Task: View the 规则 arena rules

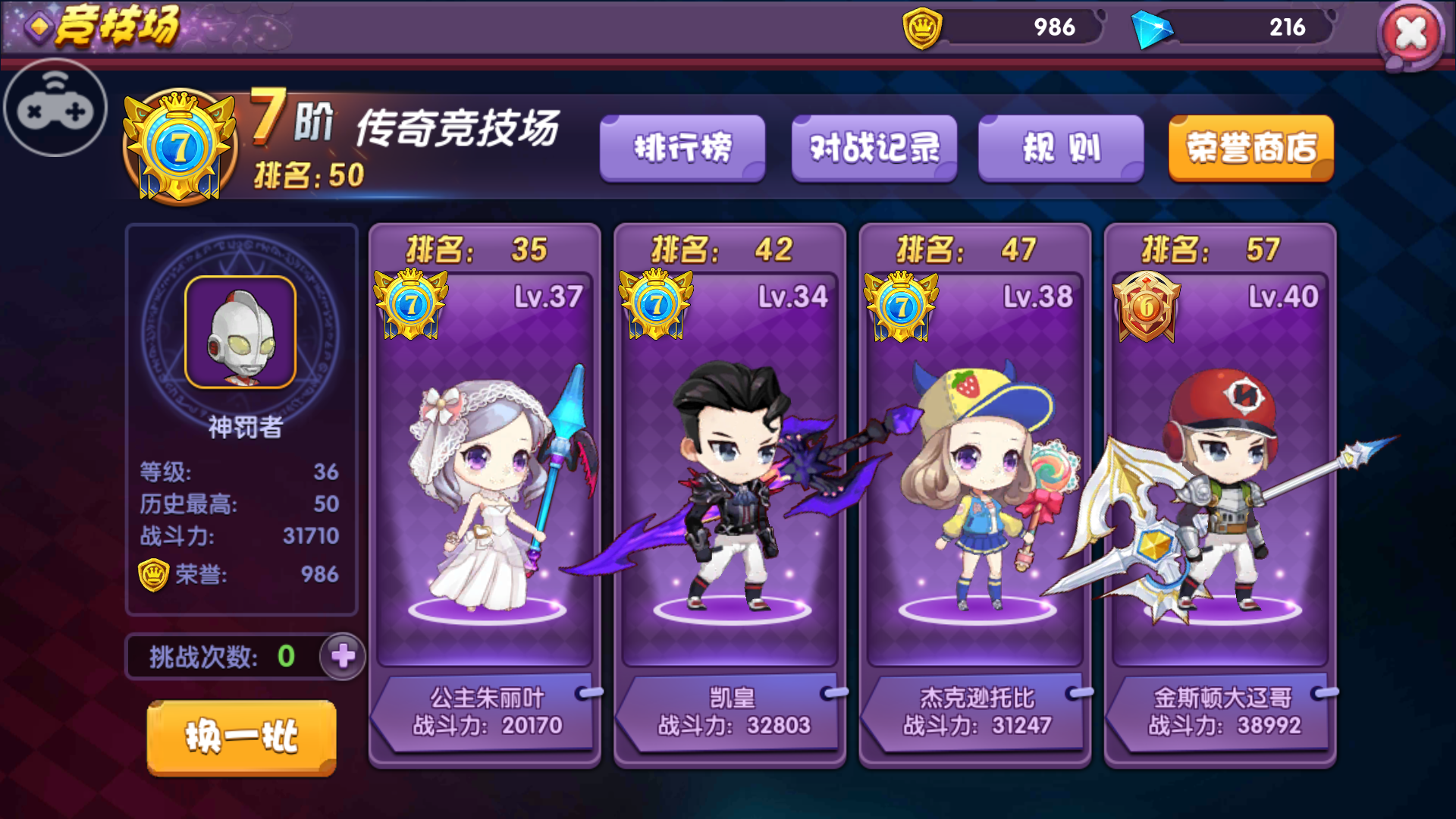Action: point(1060,149)
